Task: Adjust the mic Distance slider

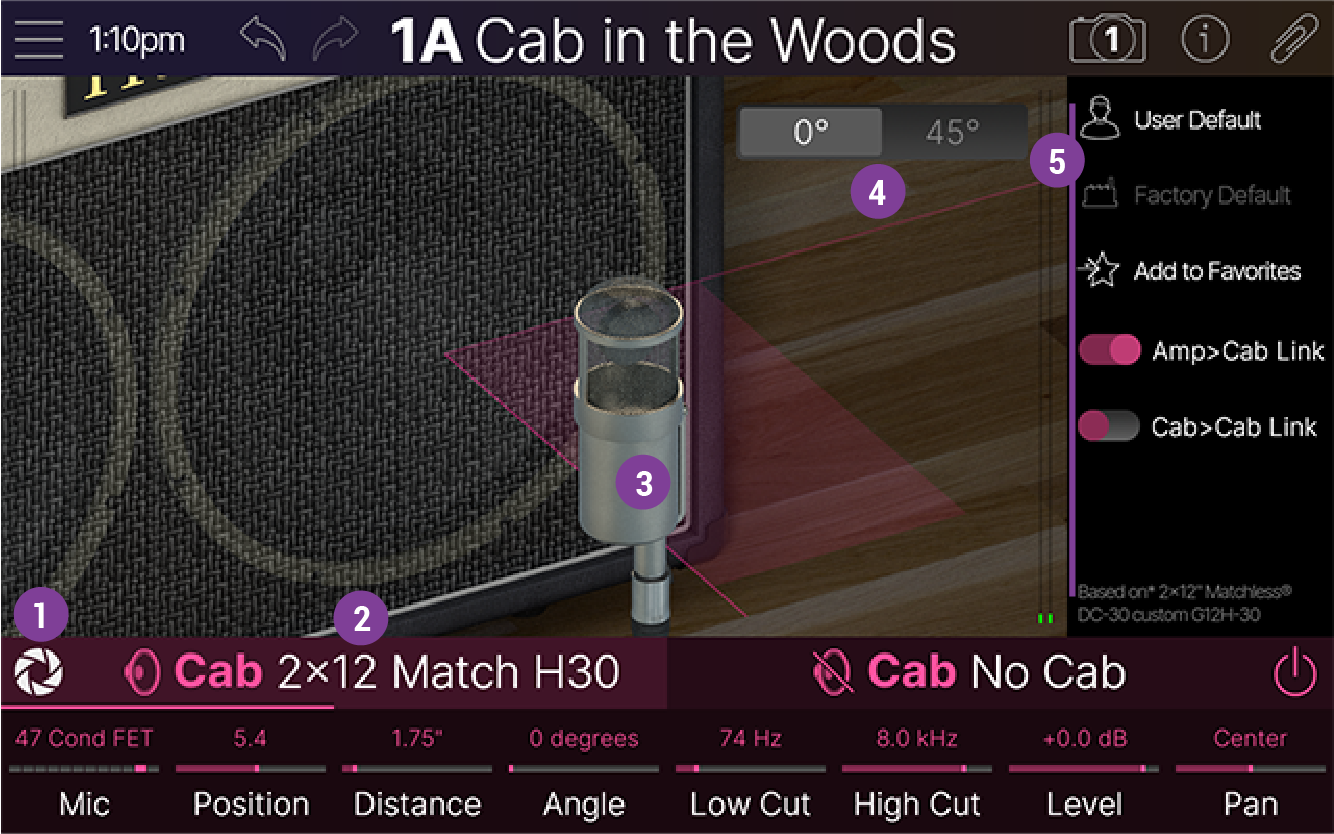Action: [418, 768]
